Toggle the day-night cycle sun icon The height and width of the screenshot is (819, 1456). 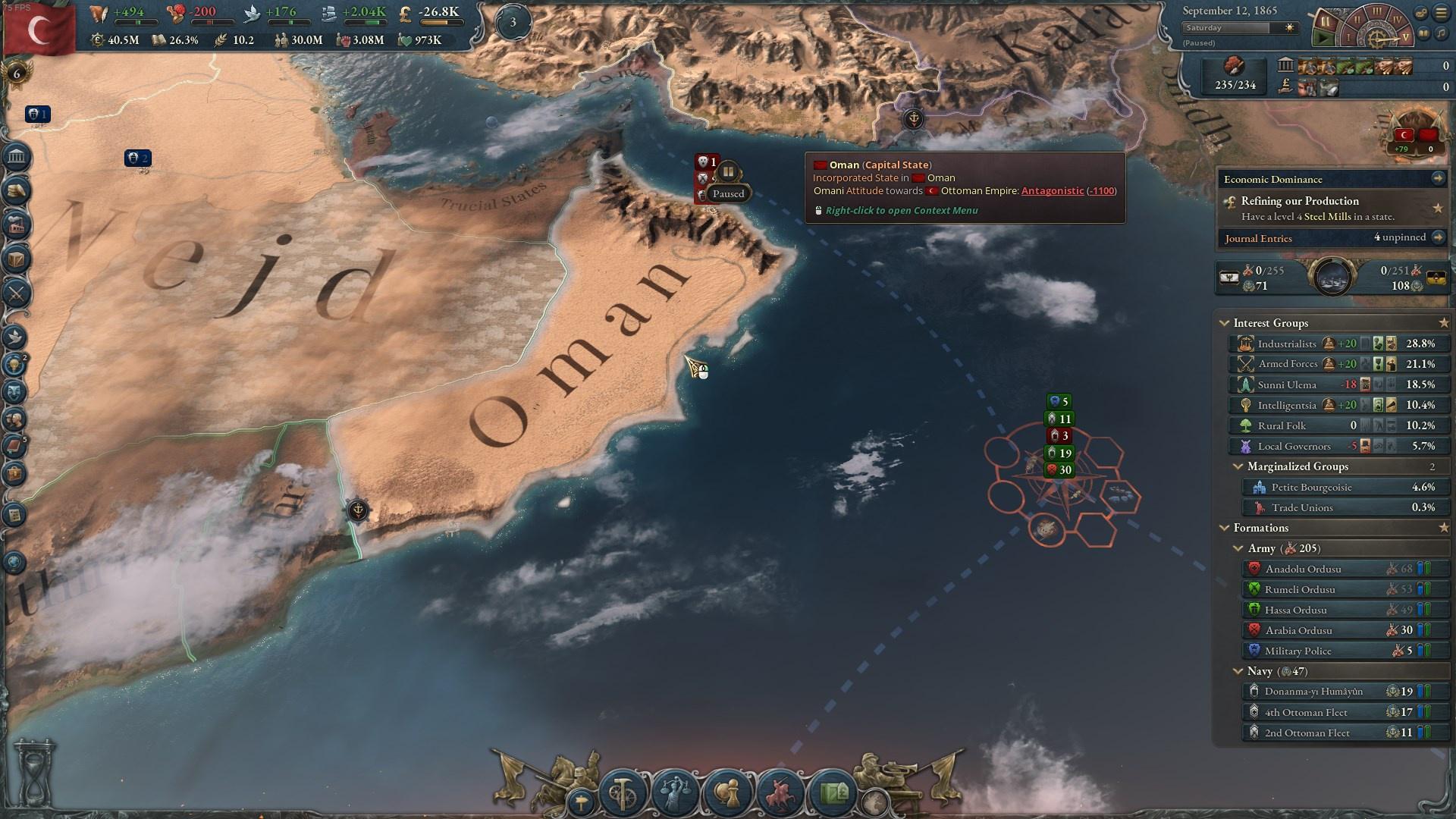click(x=1289, y=27)
